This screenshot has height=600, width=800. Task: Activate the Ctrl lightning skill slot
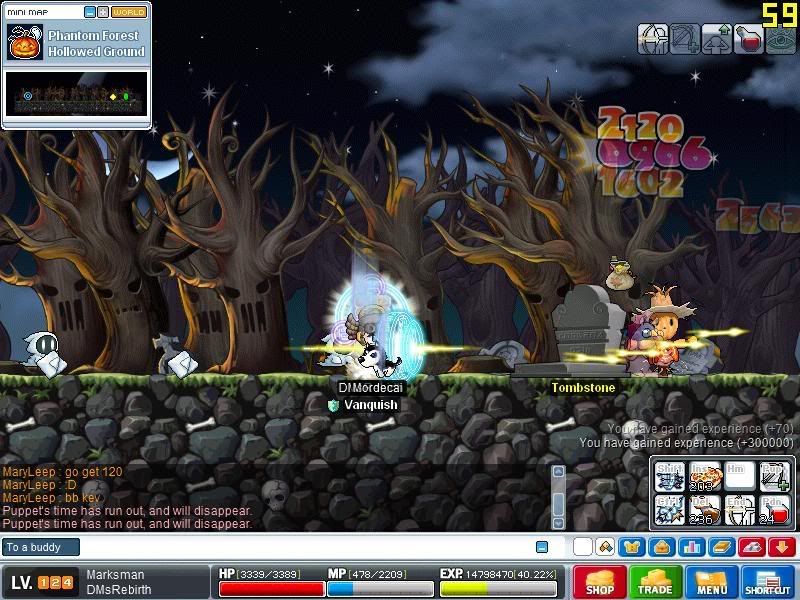coord(670,508)
